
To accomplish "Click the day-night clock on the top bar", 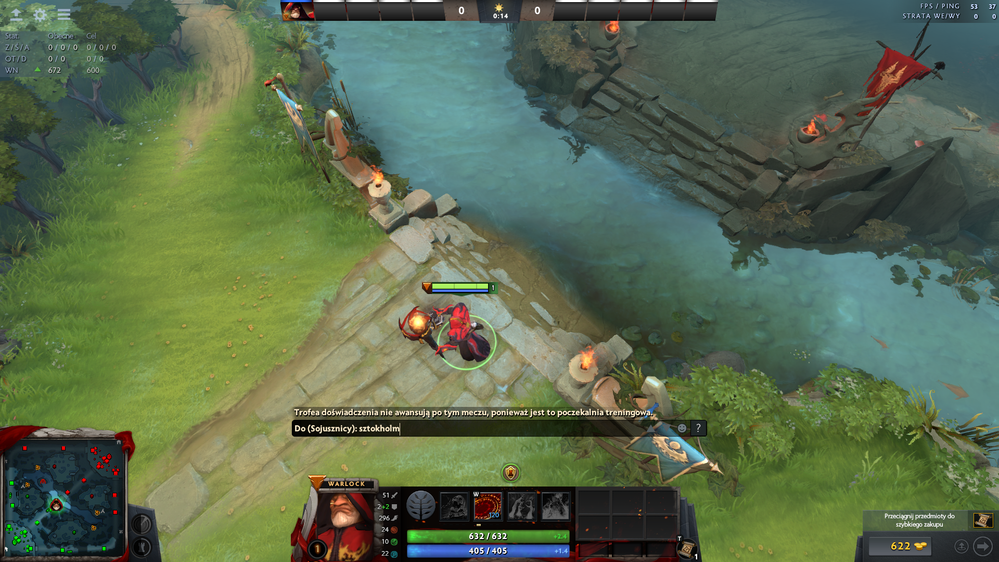I will [x=499, y=10].
